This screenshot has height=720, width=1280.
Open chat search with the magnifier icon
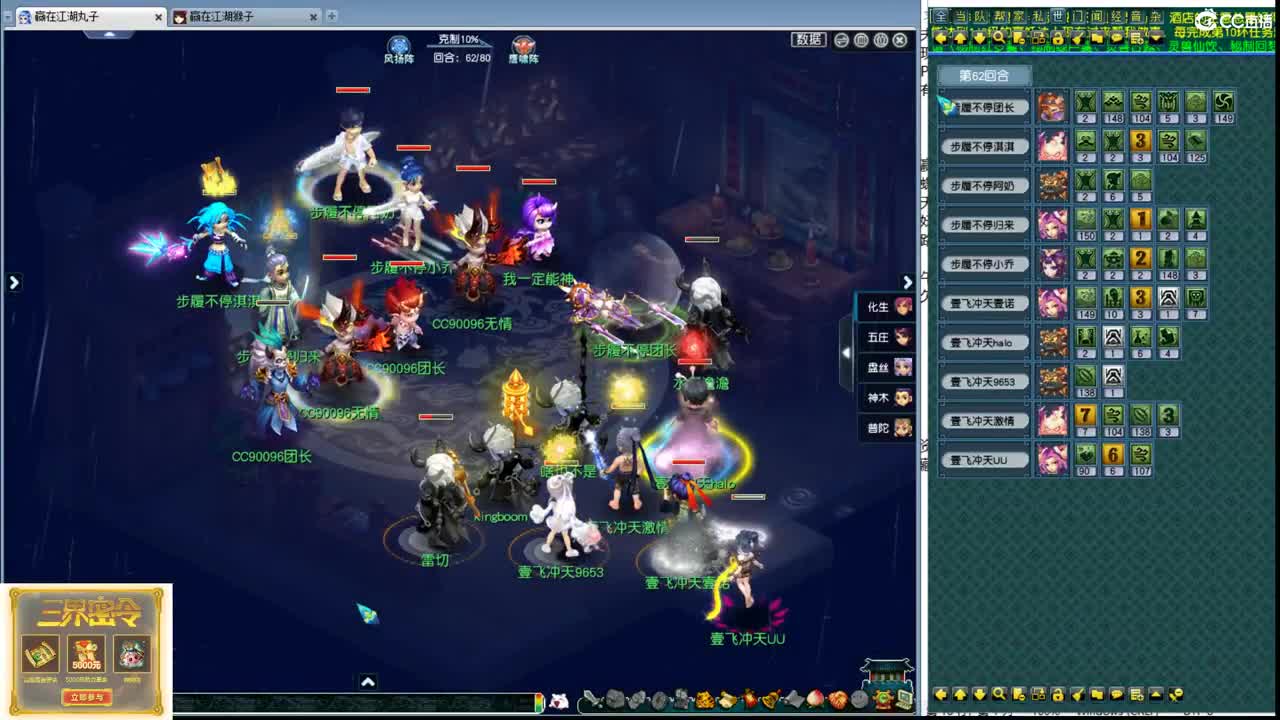coord(1000,37)
